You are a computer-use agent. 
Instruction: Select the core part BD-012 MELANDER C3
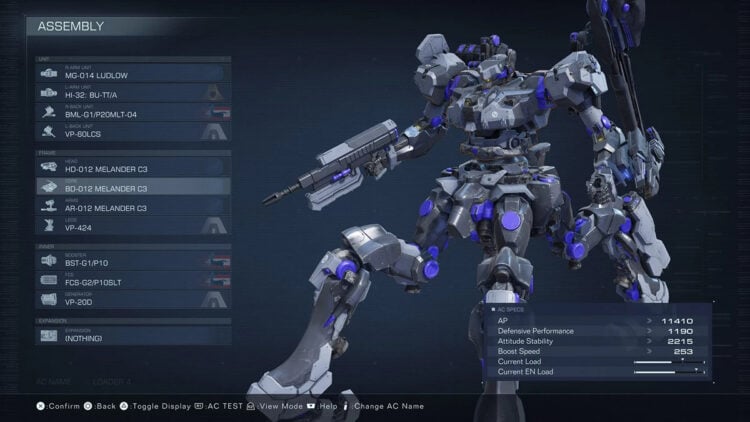[x=130, y=186]
